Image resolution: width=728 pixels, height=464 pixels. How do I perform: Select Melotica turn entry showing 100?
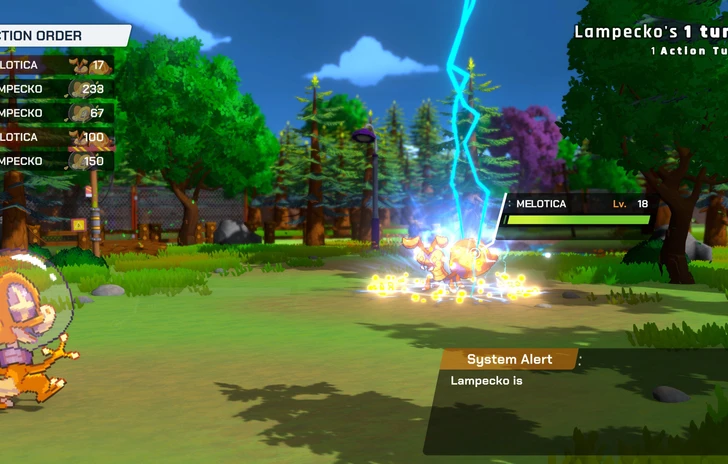tap(55, 137)
